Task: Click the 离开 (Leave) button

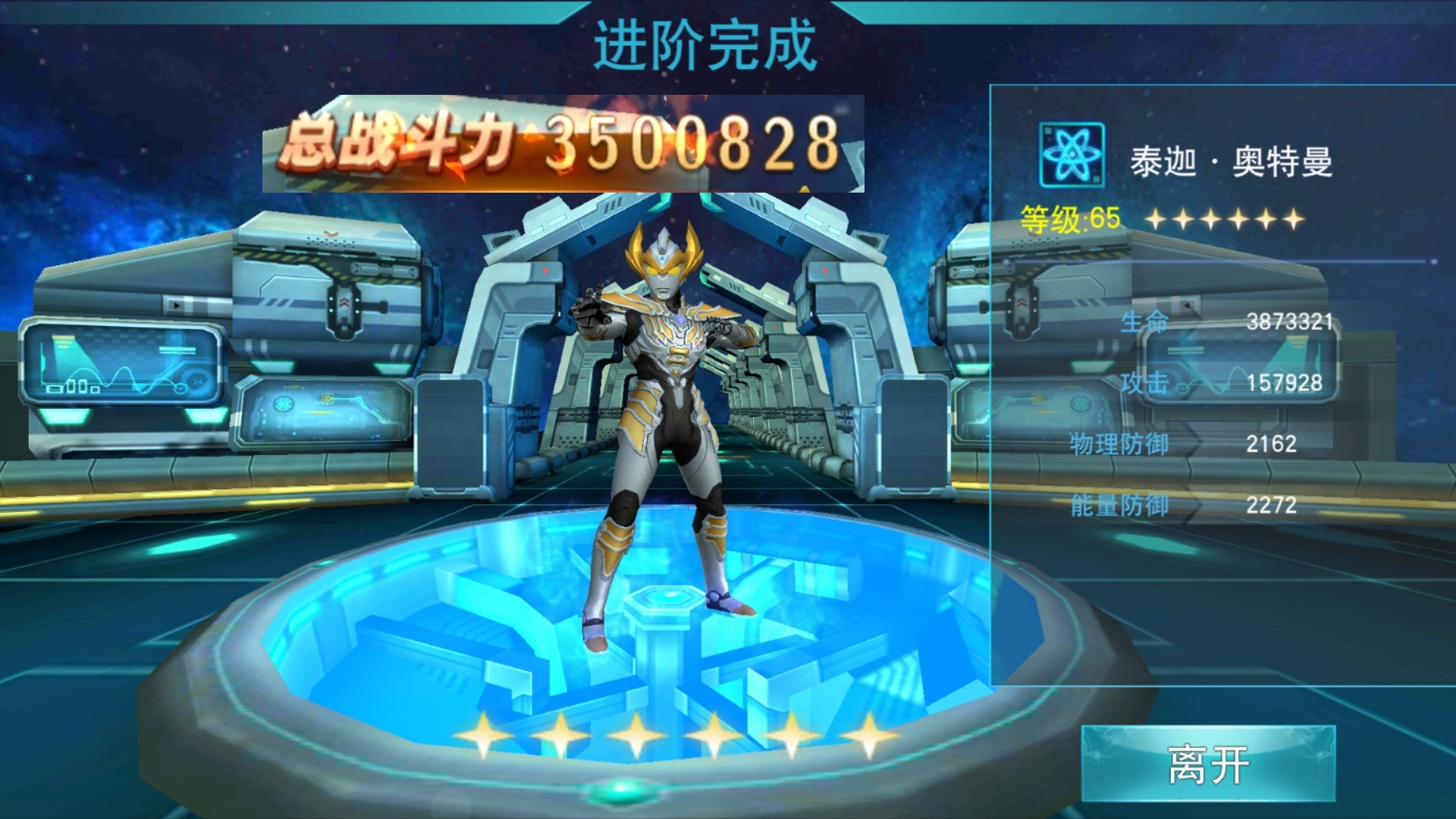Action: (x=1208, y=764)
